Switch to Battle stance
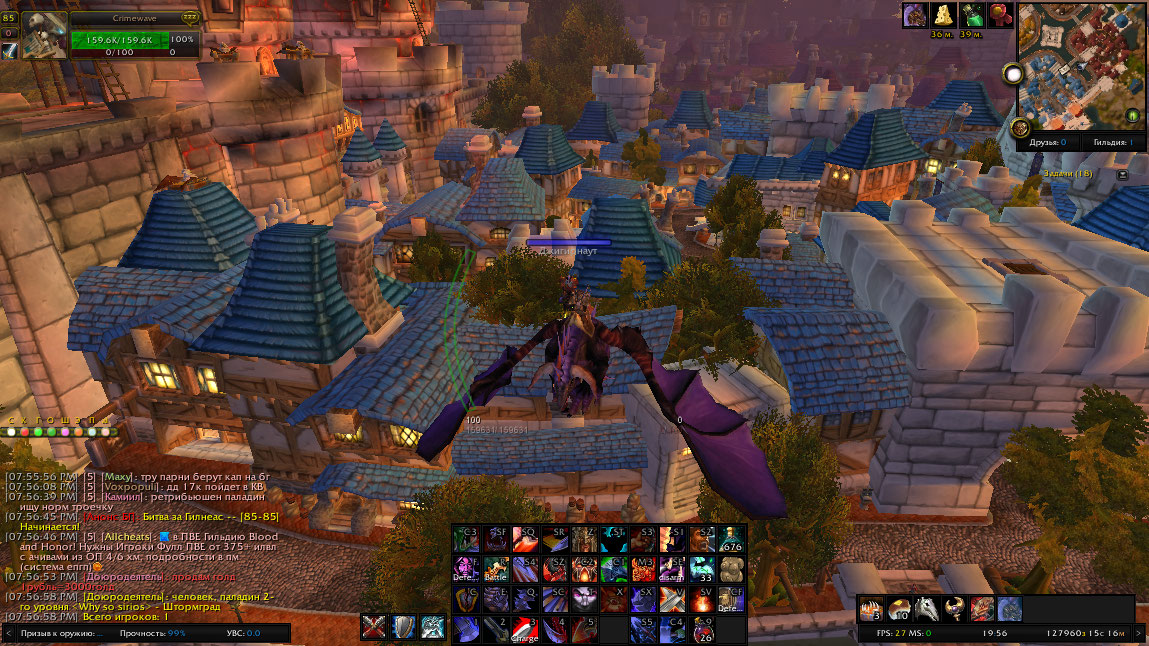The height and width of the screenshot is (646, 1149). pyautogui.click(x=497, y=570)
